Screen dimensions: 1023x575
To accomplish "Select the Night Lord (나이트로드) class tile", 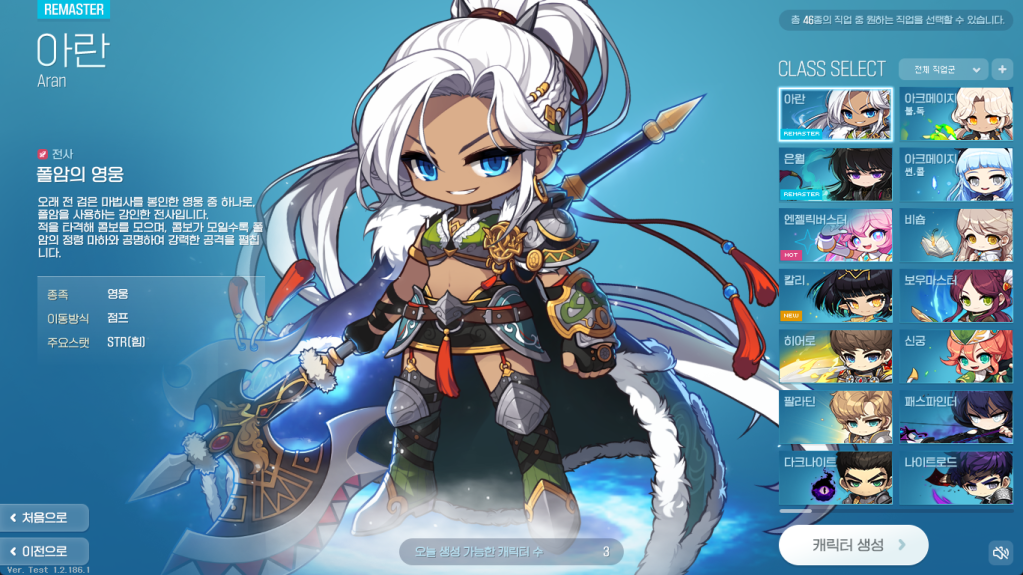I will pyautogui.click(x=955, y=478).
